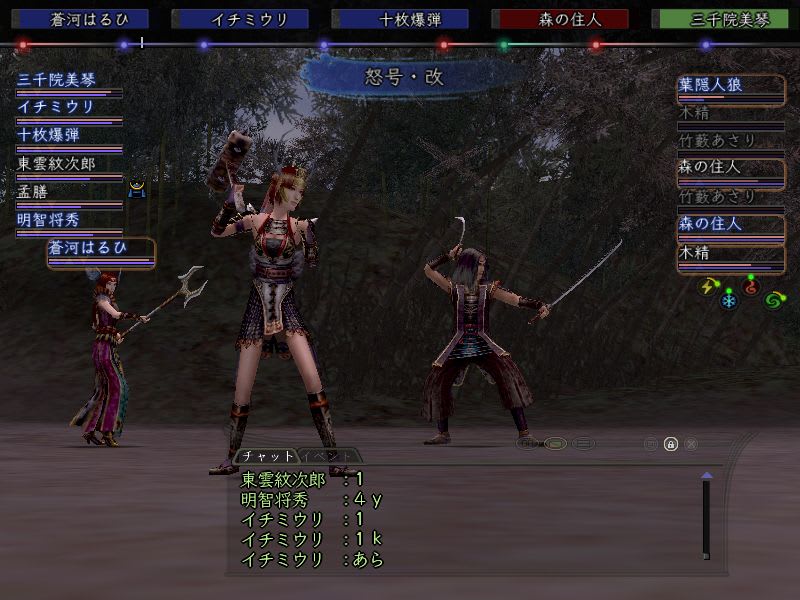
Task: Close the chat window with the X icon
Action: coord(691,444)
